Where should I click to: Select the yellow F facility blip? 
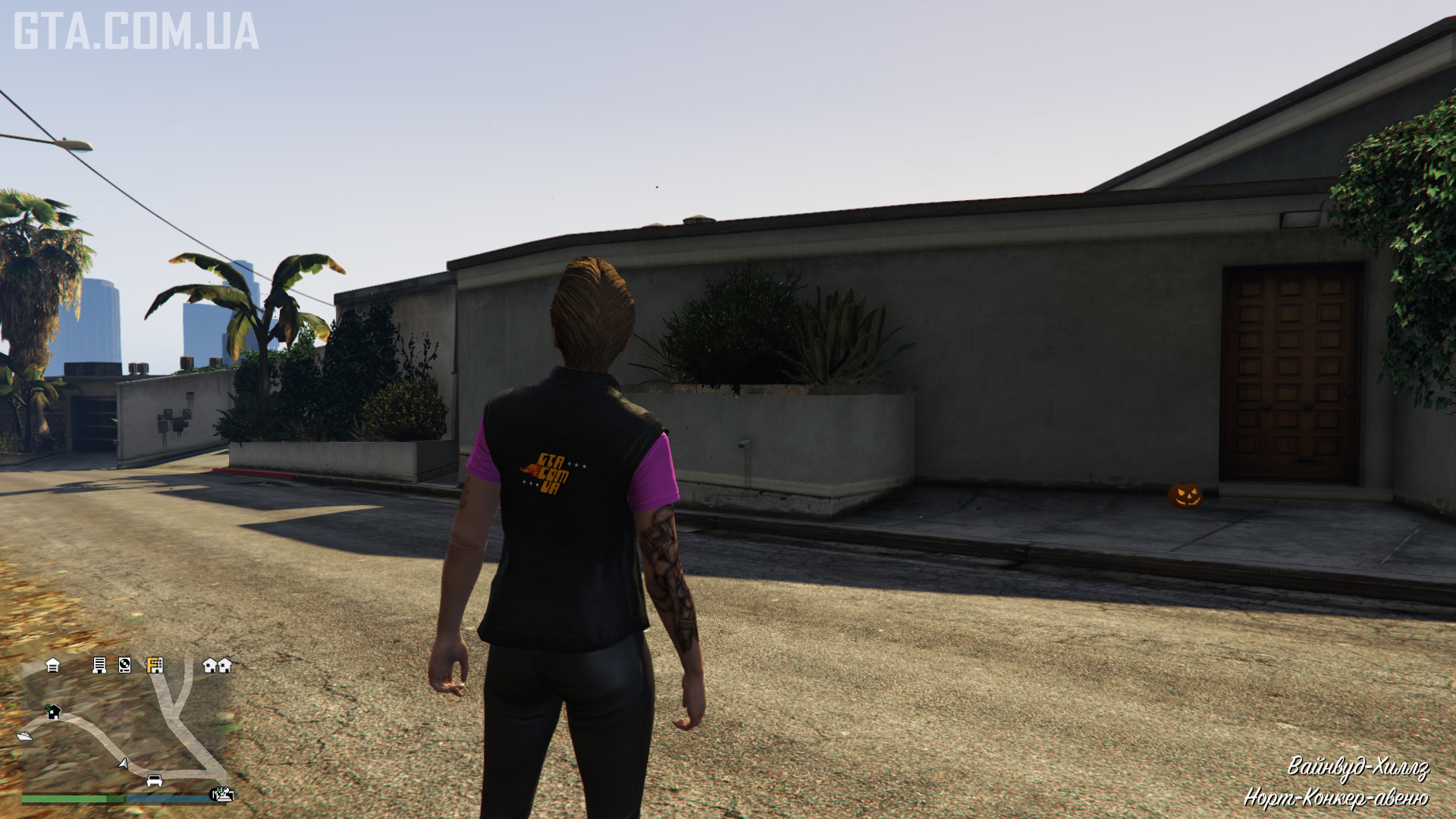pos(155,665)
